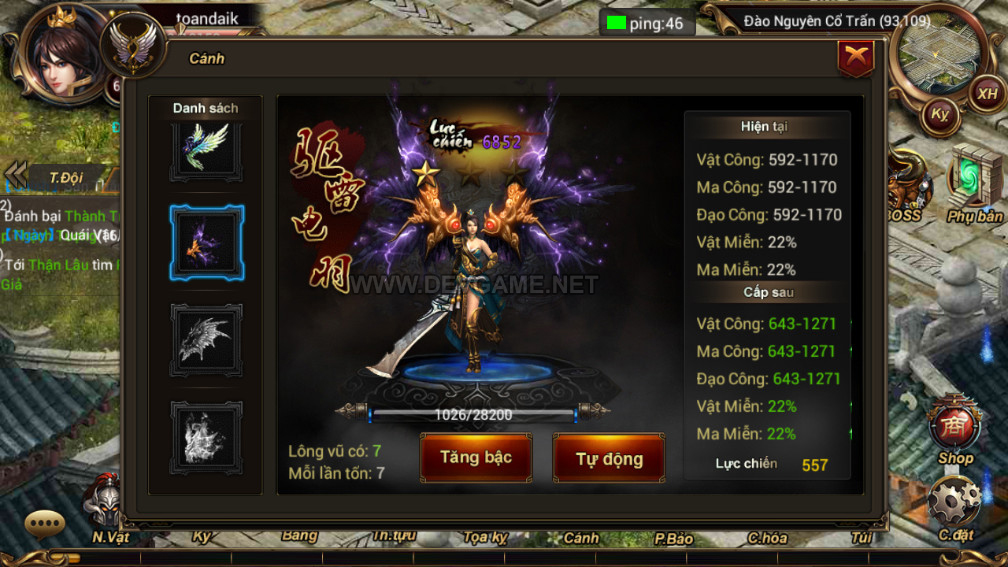Close the Cánh wings panel

855,59
